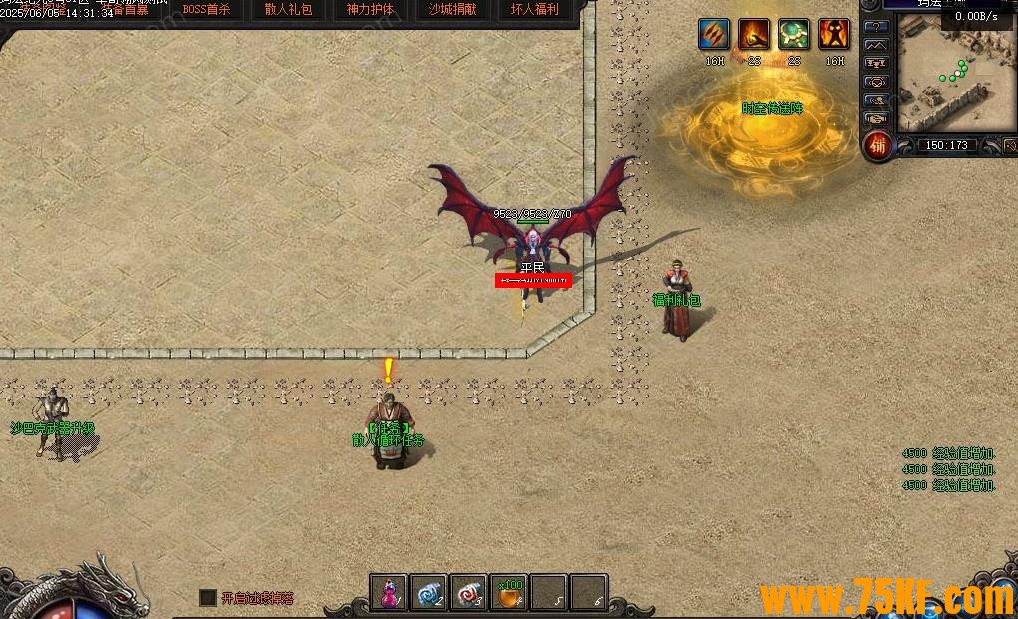Open the 散人礼包 gift pack
Screen dimensions: 1018x619
click(x=288, y=10)
